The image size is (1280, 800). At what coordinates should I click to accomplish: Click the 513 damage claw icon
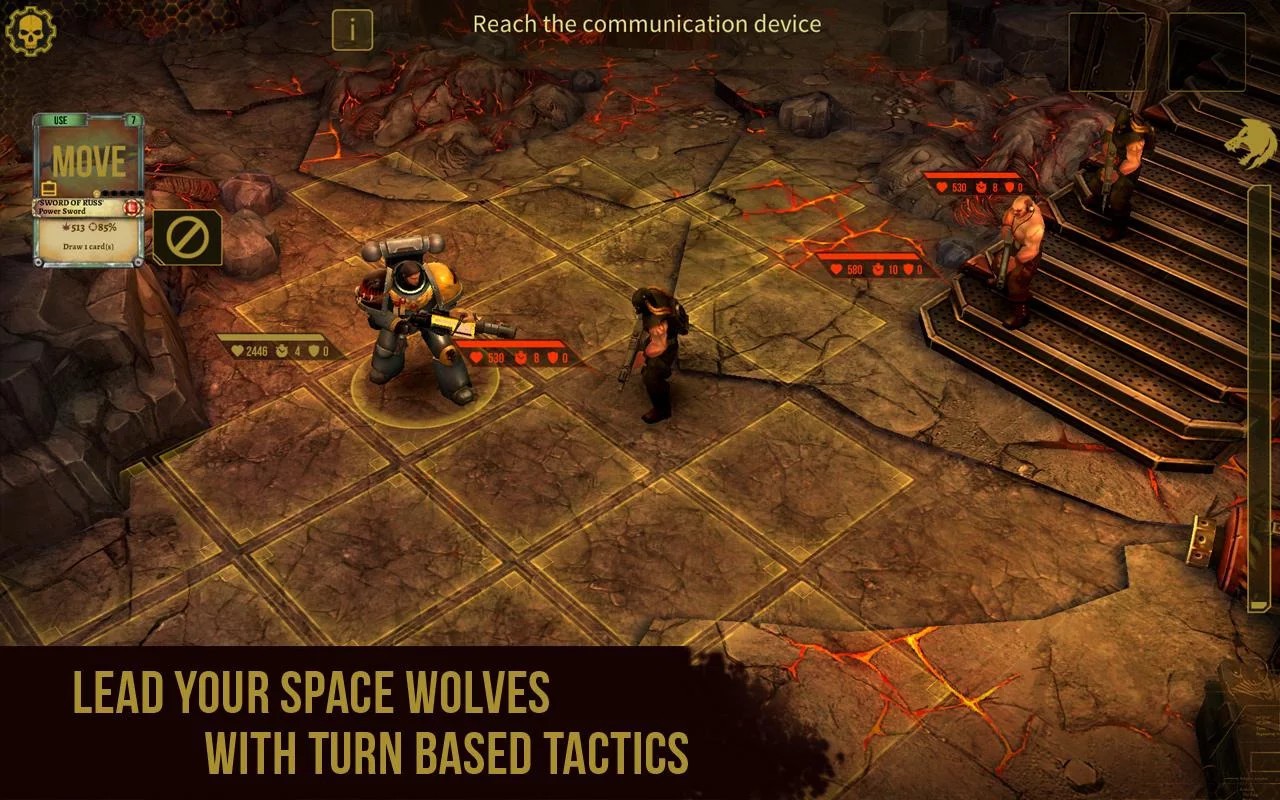click(x=68, y=228)
